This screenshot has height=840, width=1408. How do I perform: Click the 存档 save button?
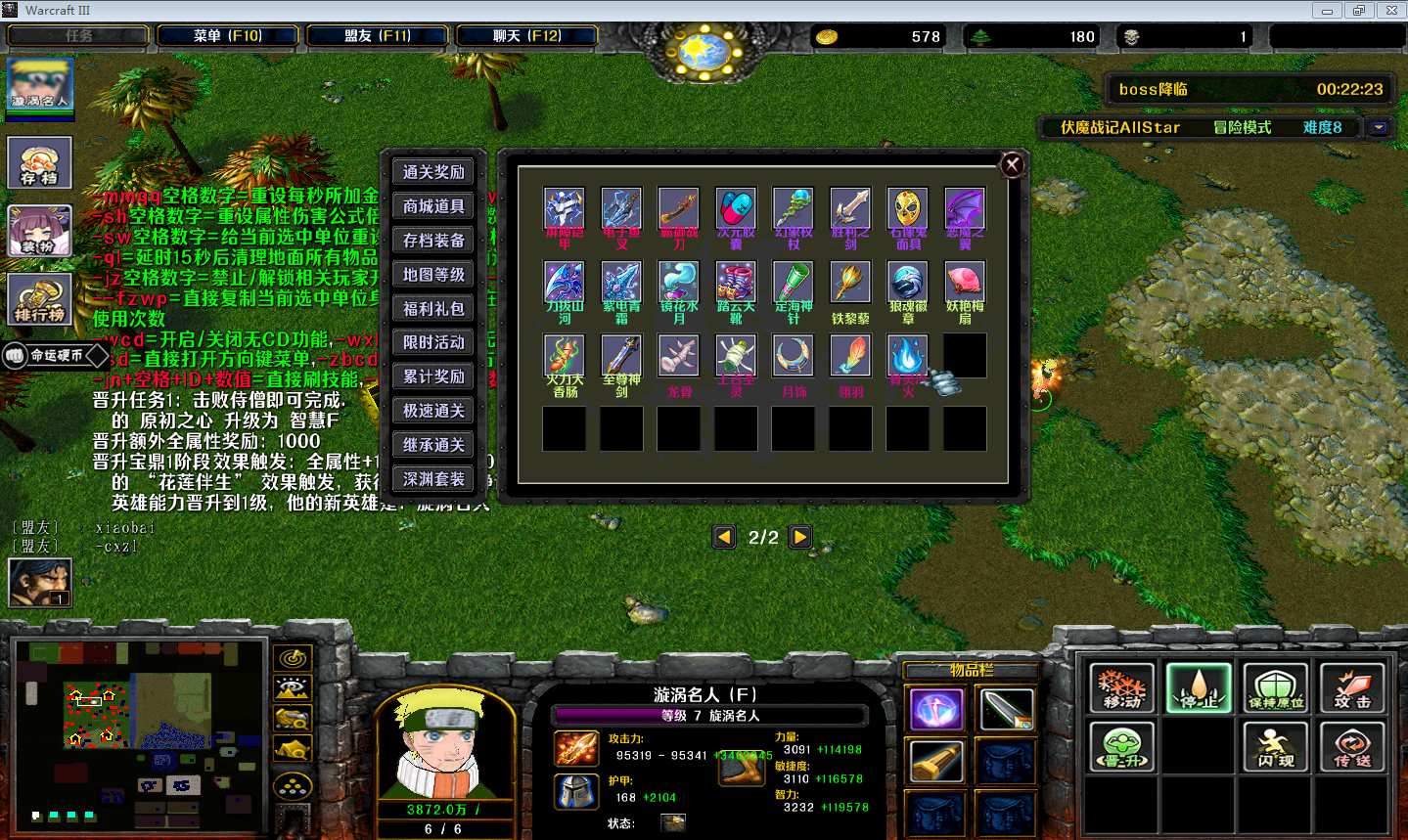coord(40,161)
